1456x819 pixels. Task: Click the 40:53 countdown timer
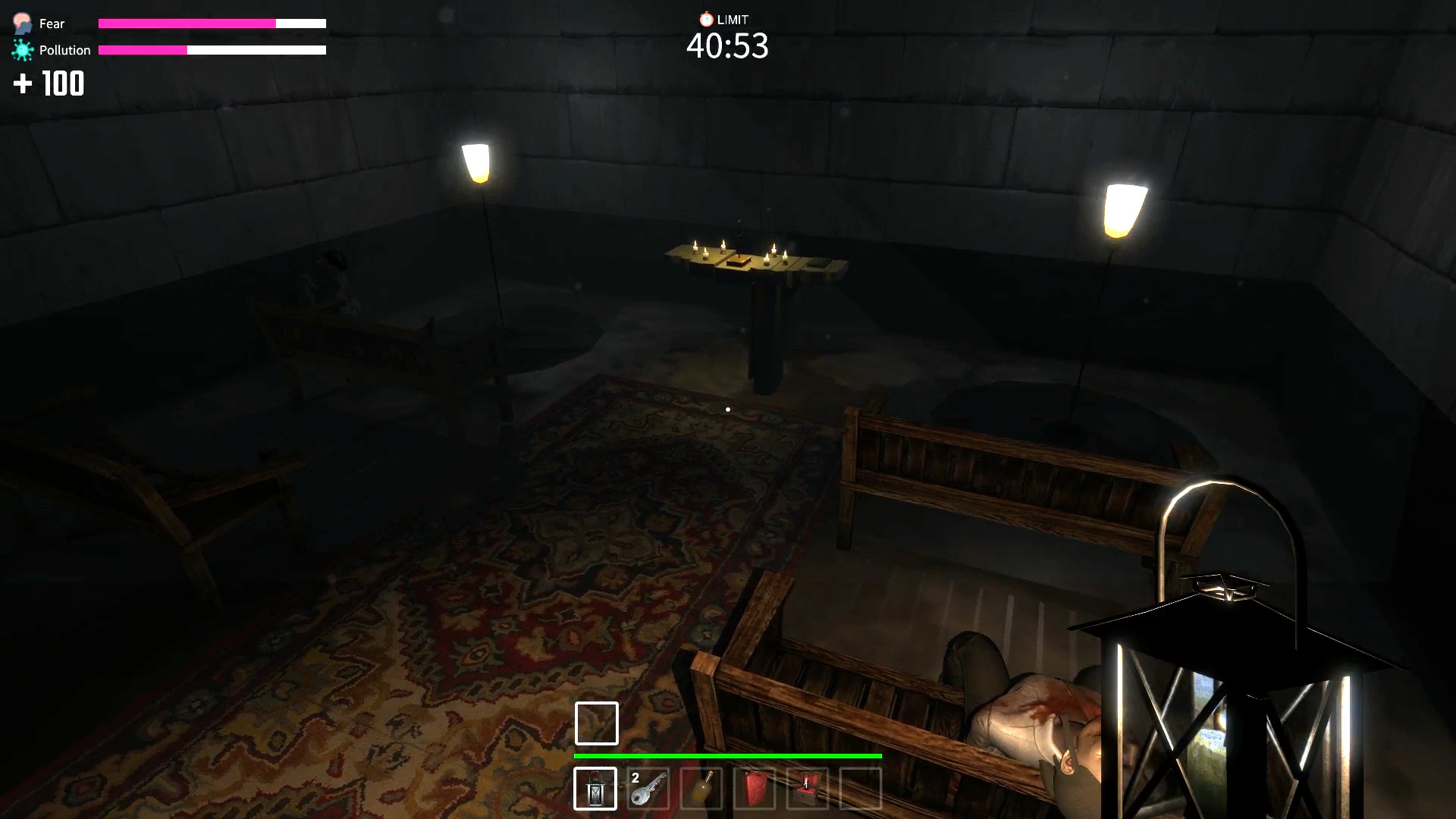point(726,46)
